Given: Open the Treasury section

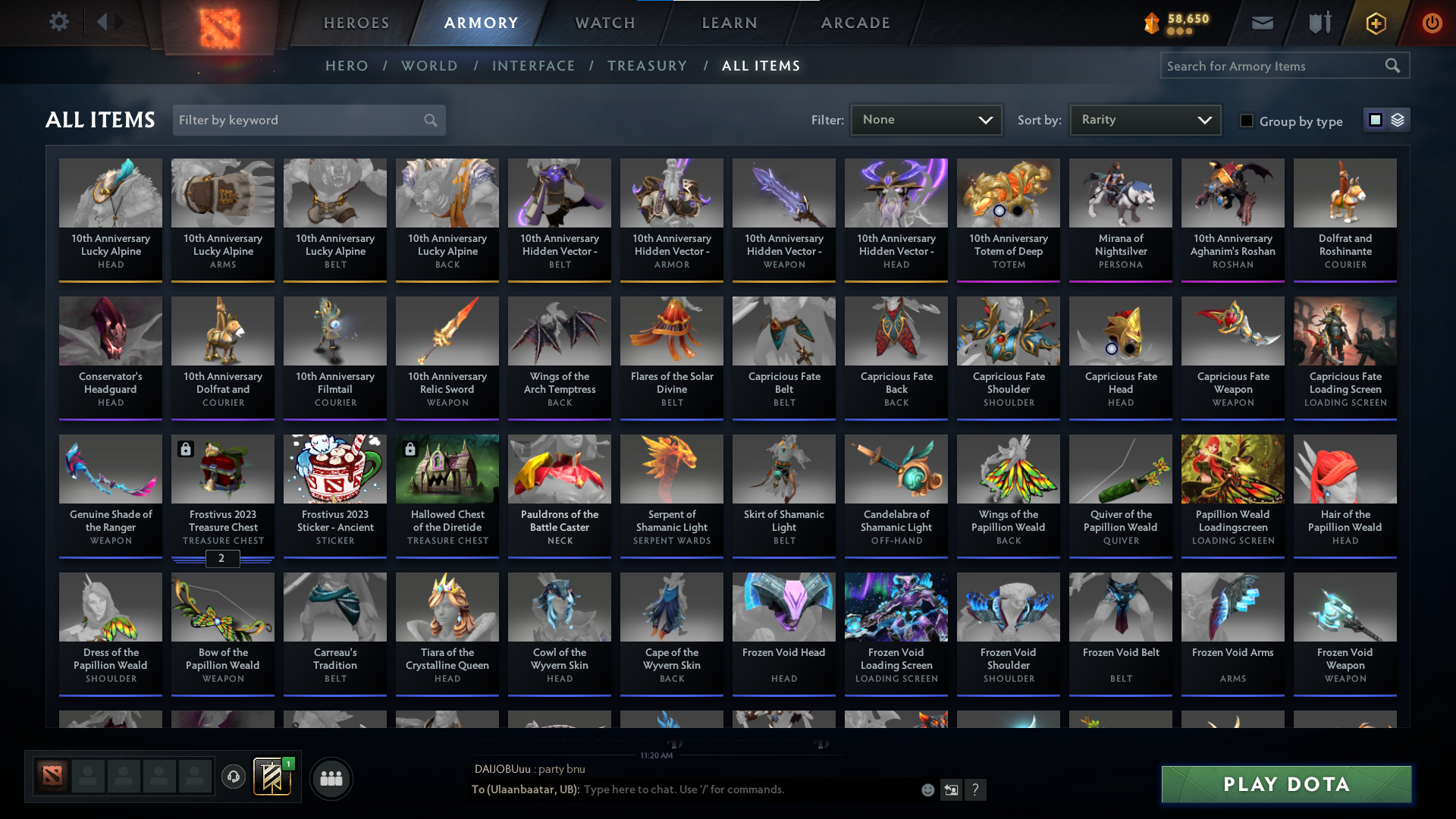Looking at the screenshot, I should (647, 66).
